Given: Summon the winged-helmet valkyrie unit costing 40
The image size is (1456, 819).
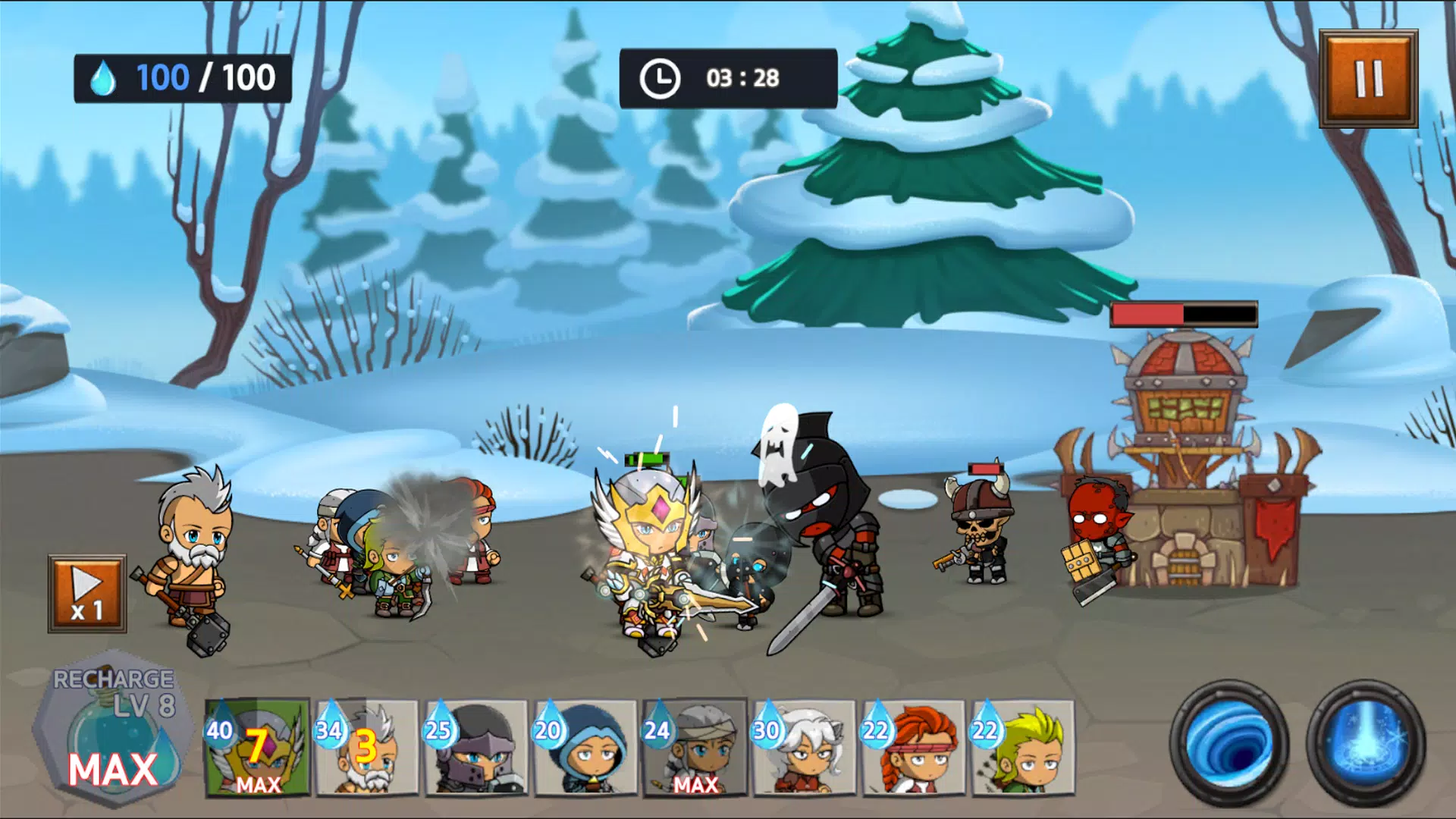Looking at the screenshot, I should click(x=258, y=748).
